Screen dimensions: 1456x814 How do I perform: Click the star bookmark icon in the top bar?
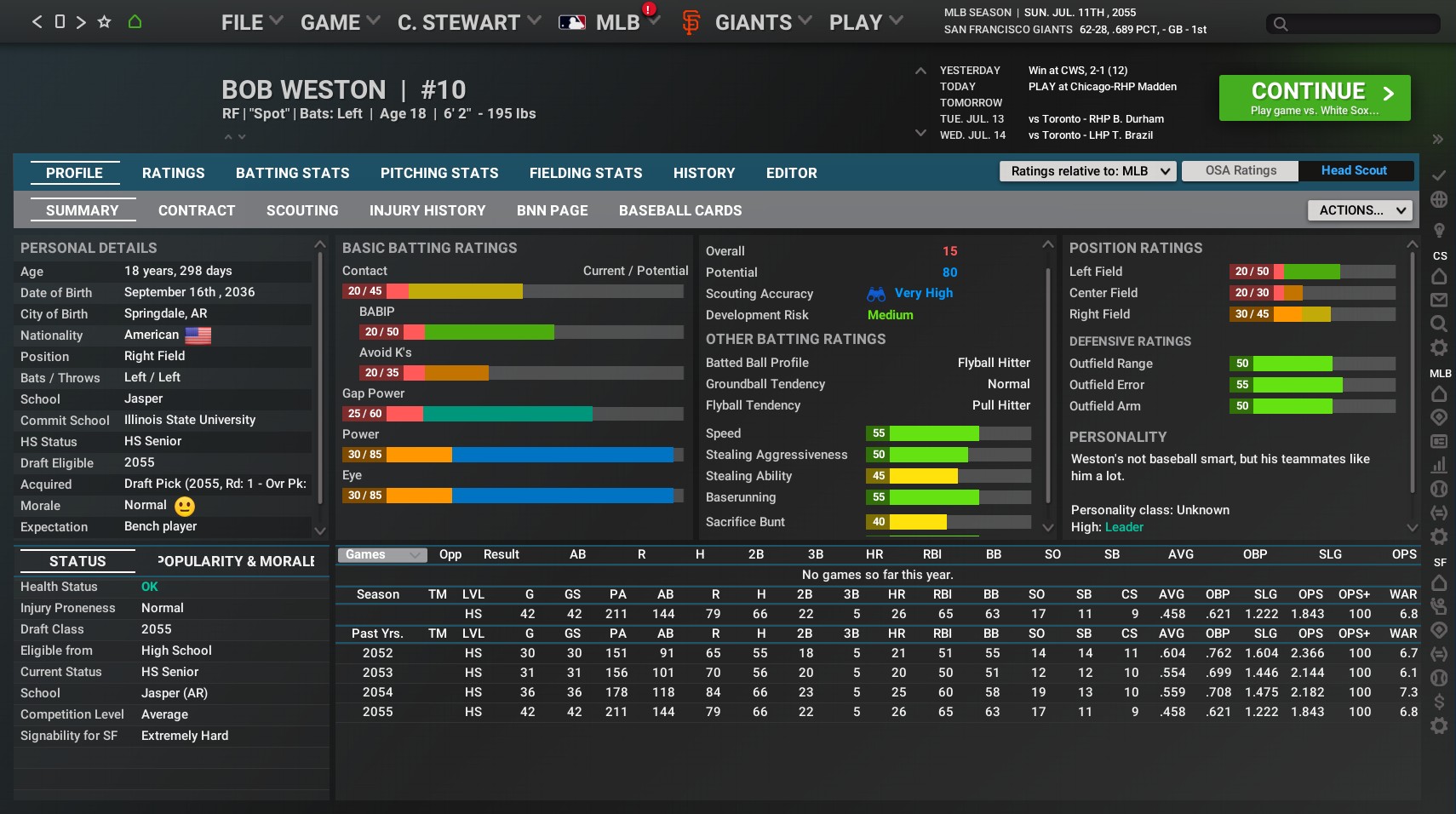pyautogui.click(x=104, y=20)
